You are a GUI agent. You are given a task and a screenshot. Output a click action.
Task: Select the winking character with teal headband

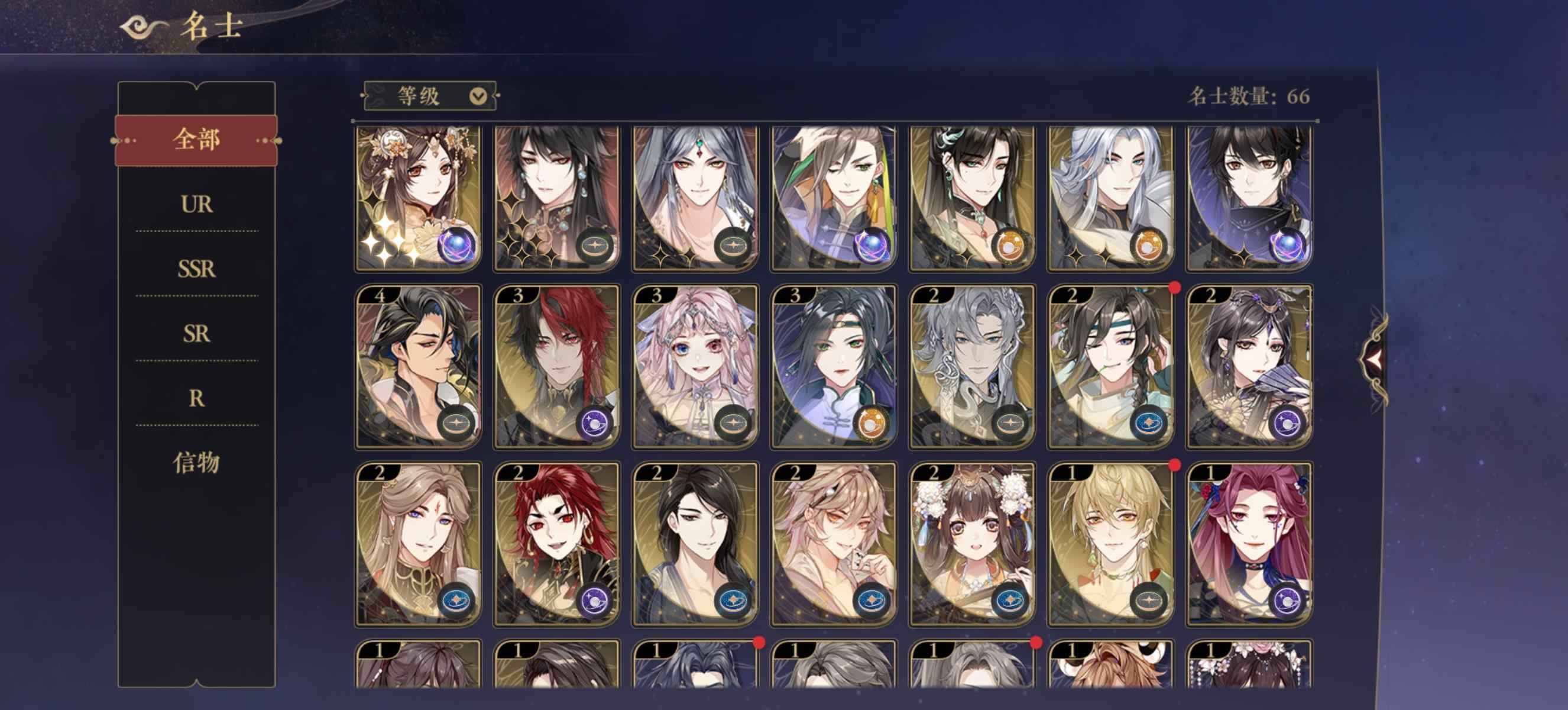click(1110, 367)
